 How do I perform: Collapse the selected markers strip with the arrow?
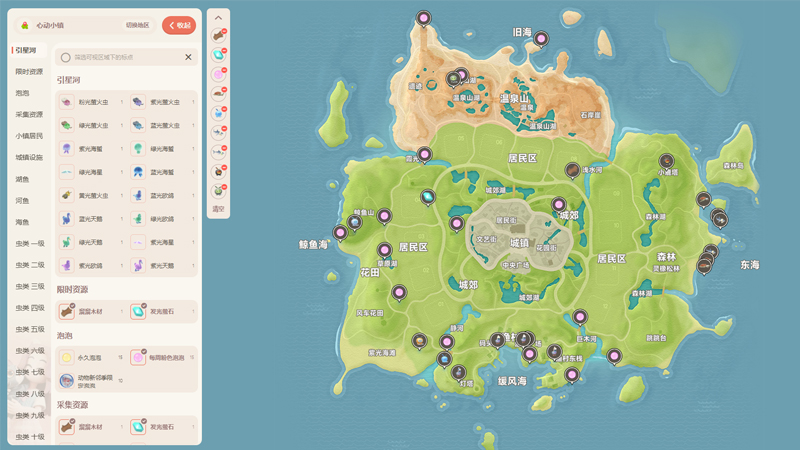coord(218,18)
